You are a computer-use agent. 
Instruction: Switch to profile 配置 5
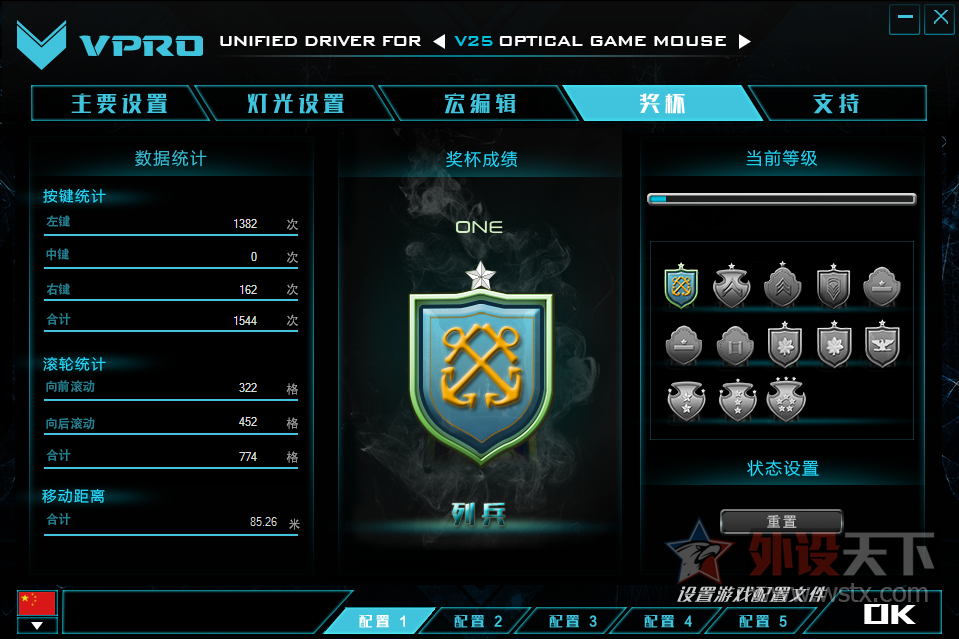[x=763, y=622]
